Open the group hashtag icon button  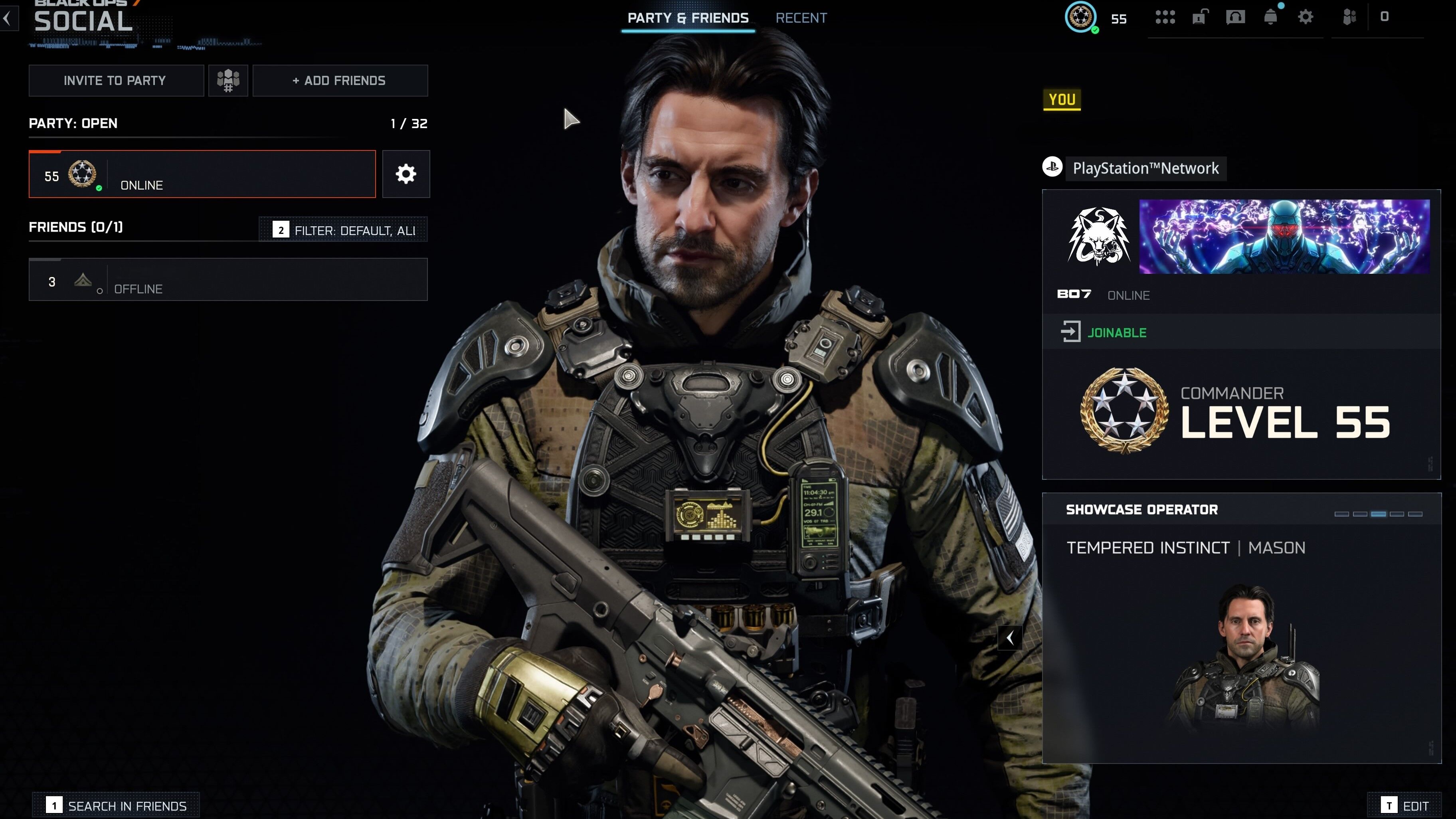click(228, 81)
